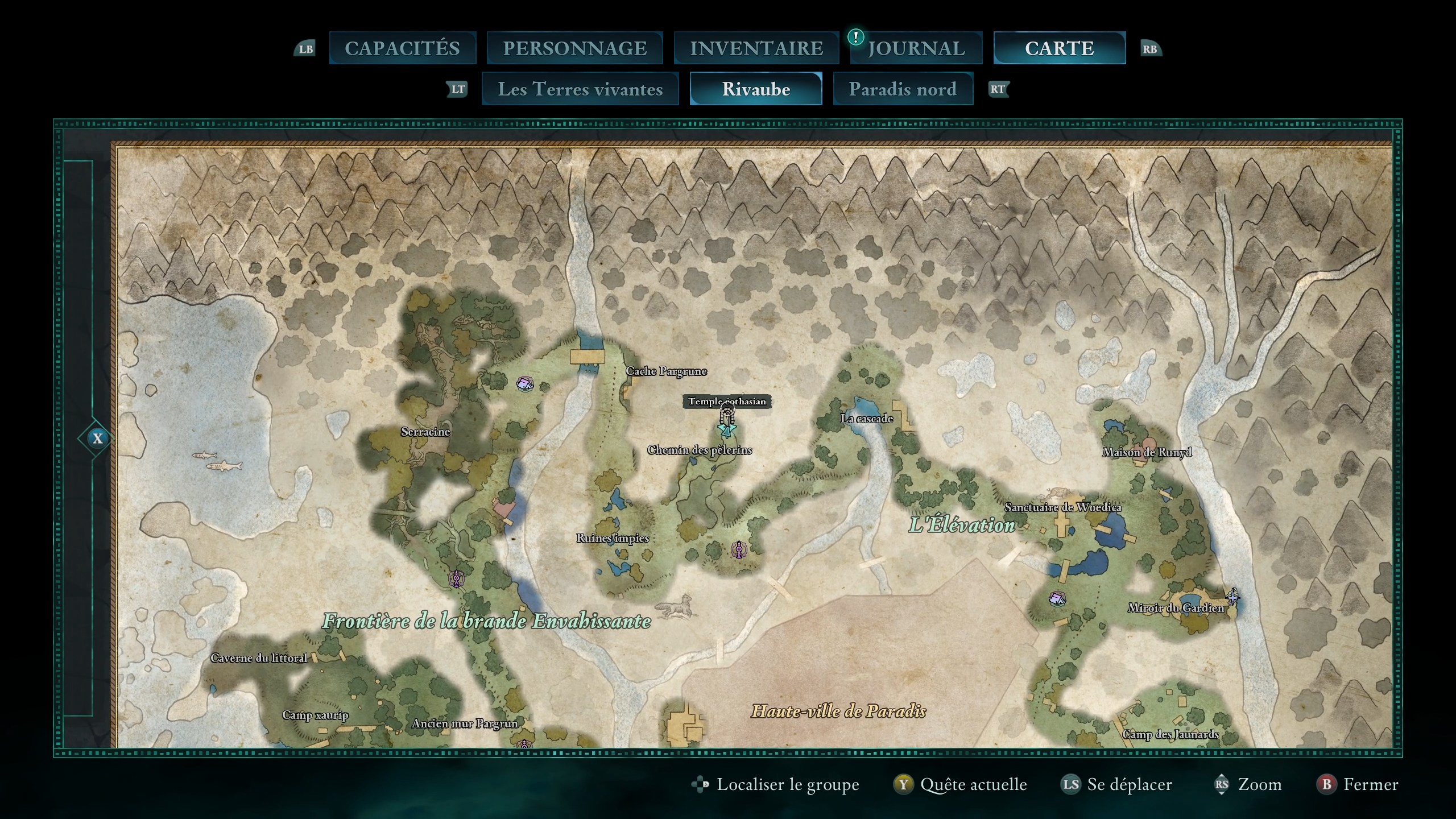Switch to the Paradis nord map
Screen dimensions: 1456x819
coord(903,89)
